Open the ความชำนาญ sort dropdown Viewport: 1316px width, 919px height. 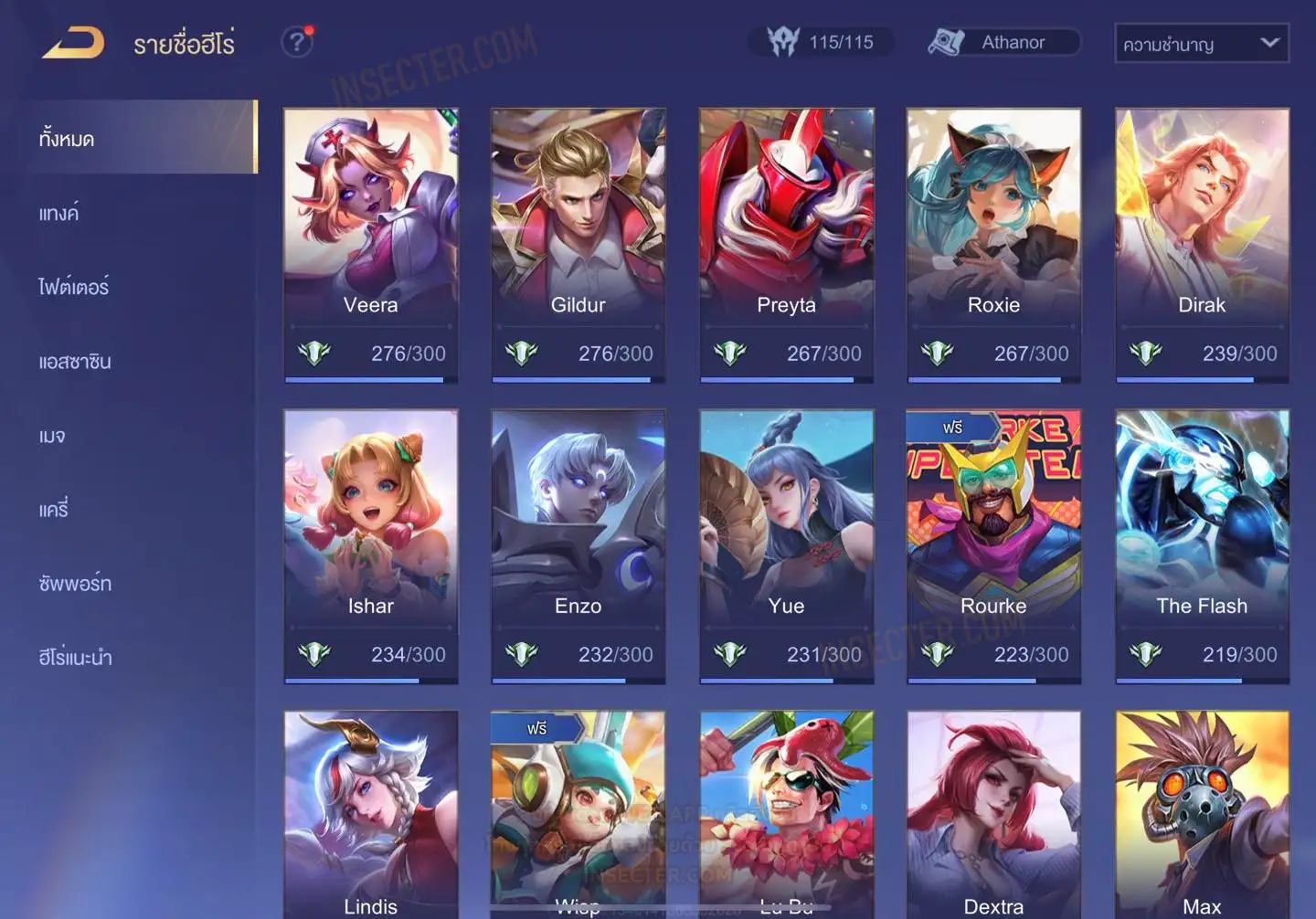pyautogui.click(x=1201, y=43)
